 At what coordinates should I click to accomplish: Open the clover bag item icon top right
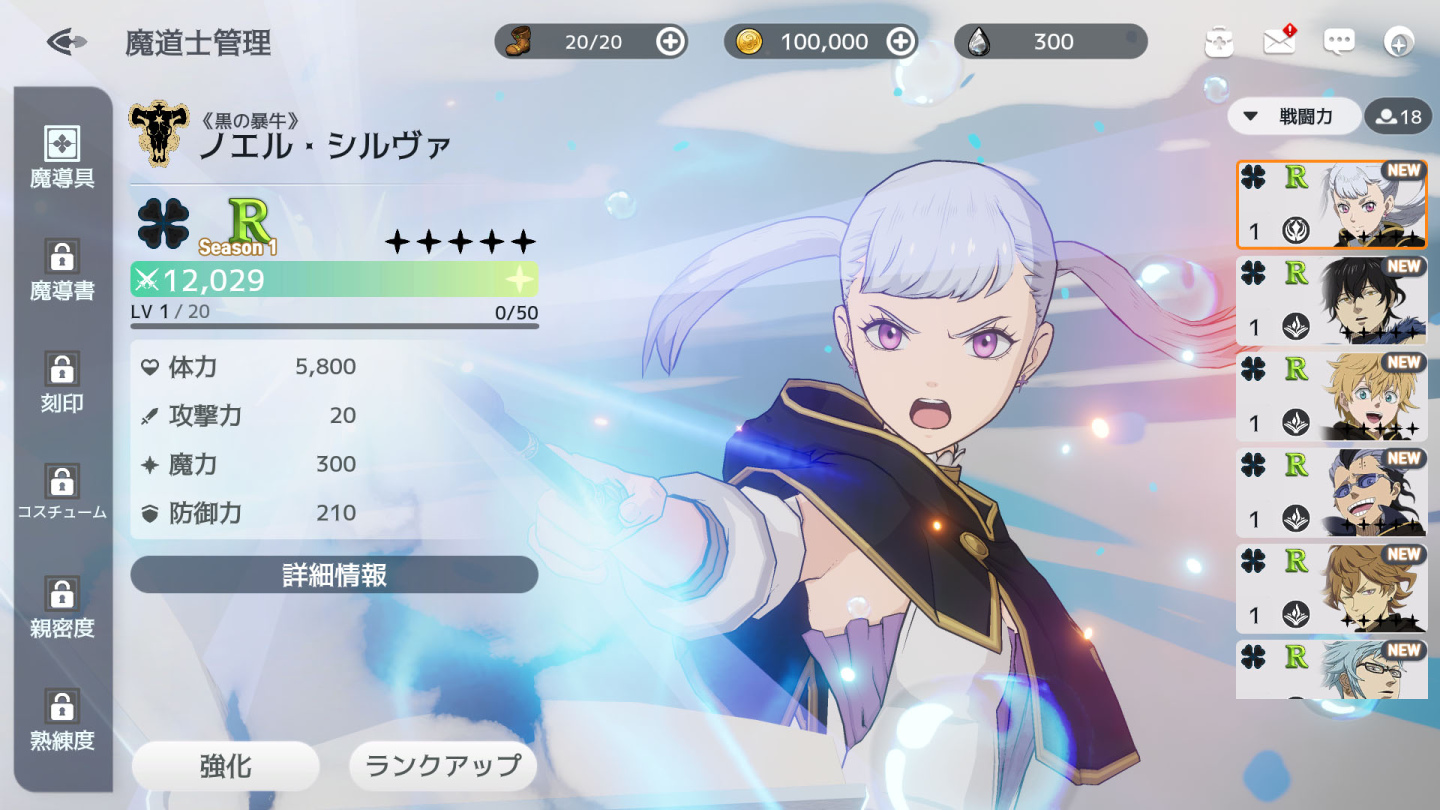click(x=1219, y=42)
